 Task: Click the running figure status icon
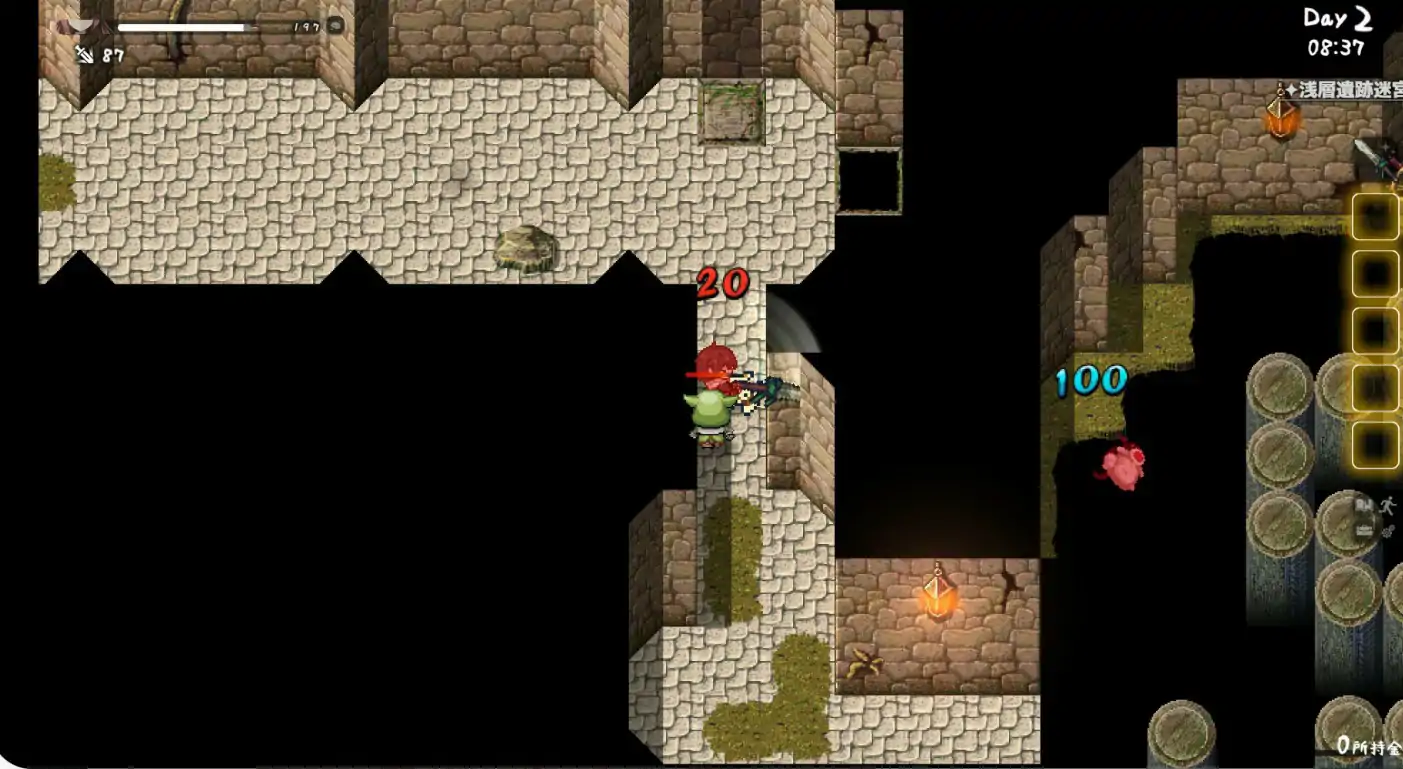(1390, 506)
